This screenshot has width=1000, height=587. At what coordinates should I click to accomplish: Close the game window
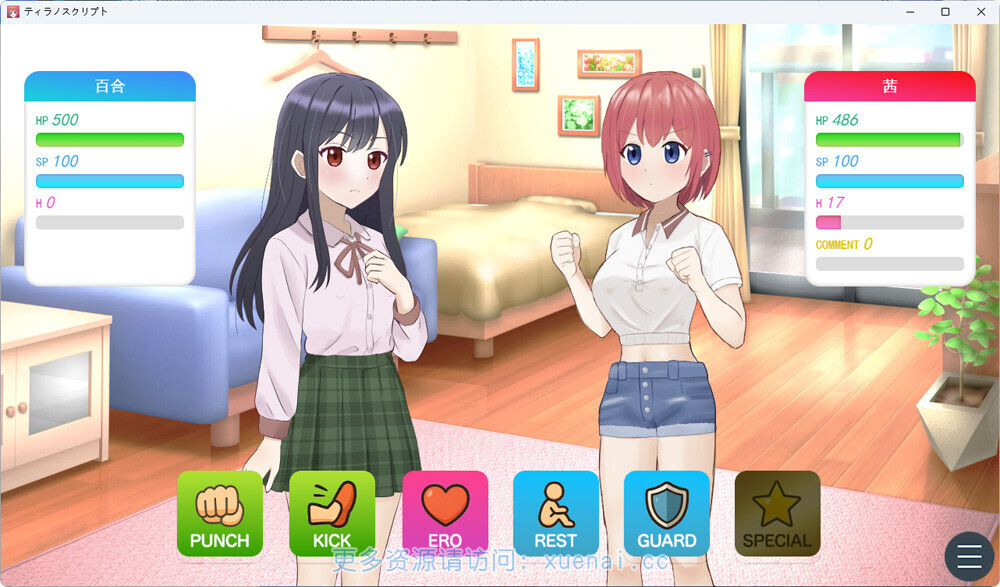coord(979,11)
